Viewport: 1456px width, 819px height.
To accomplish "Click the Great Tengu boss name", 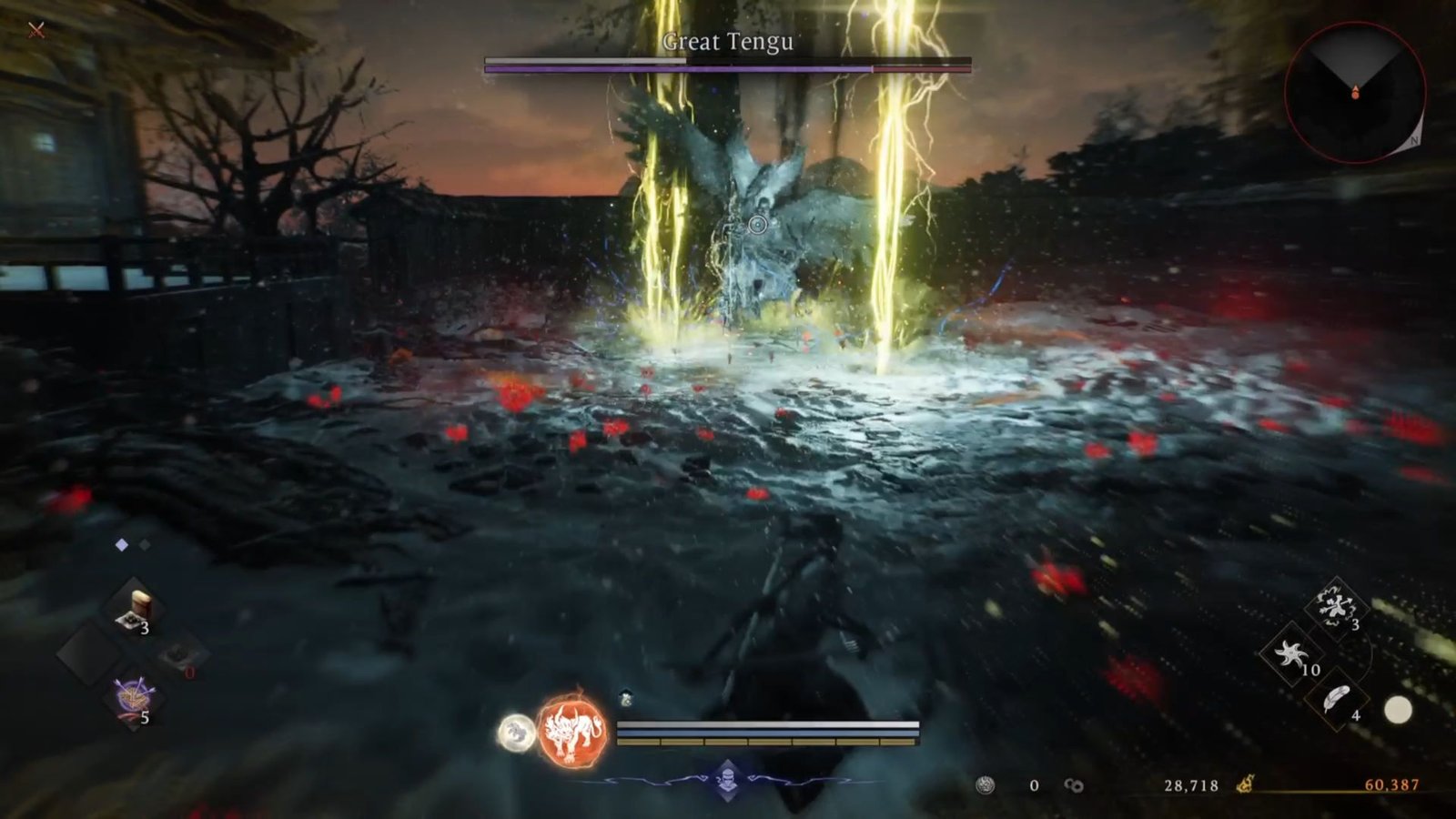I will pos(726,41).
